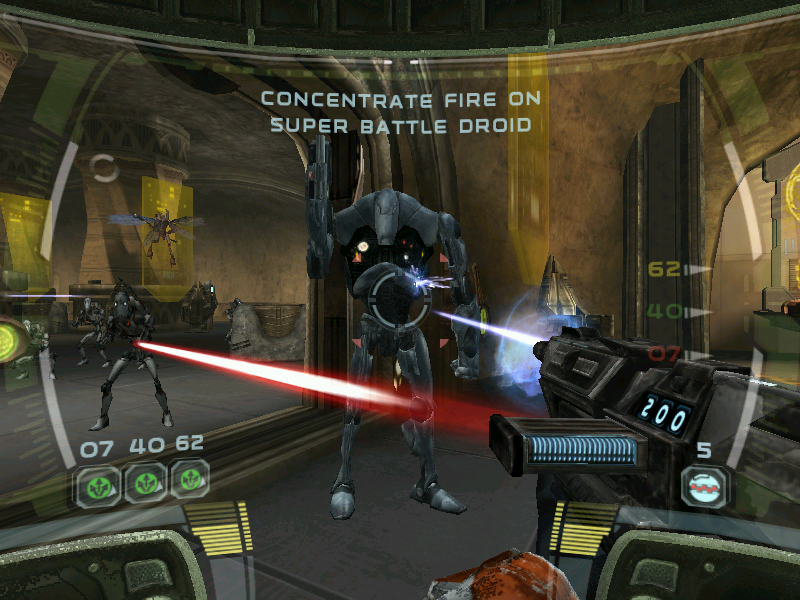
Task: Click the thermal detonator grenade icon
Action: [704, 487]
